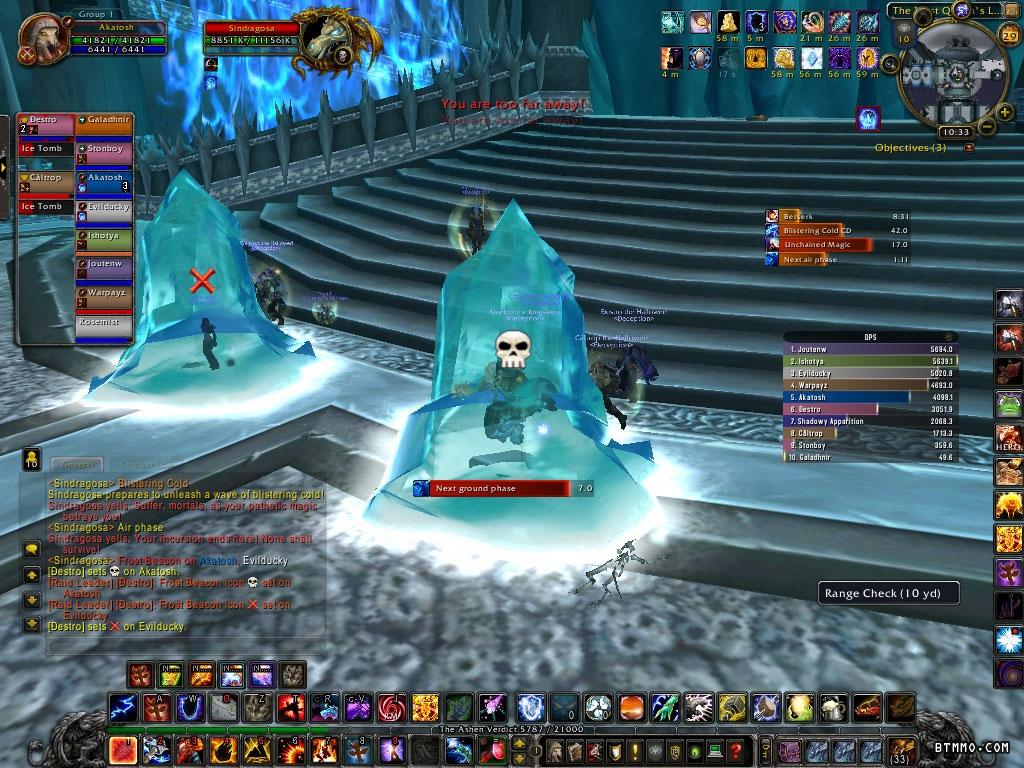Zoom out the minimap
The width and height of the screenshot is (1024, 768).
click(987, 126)
